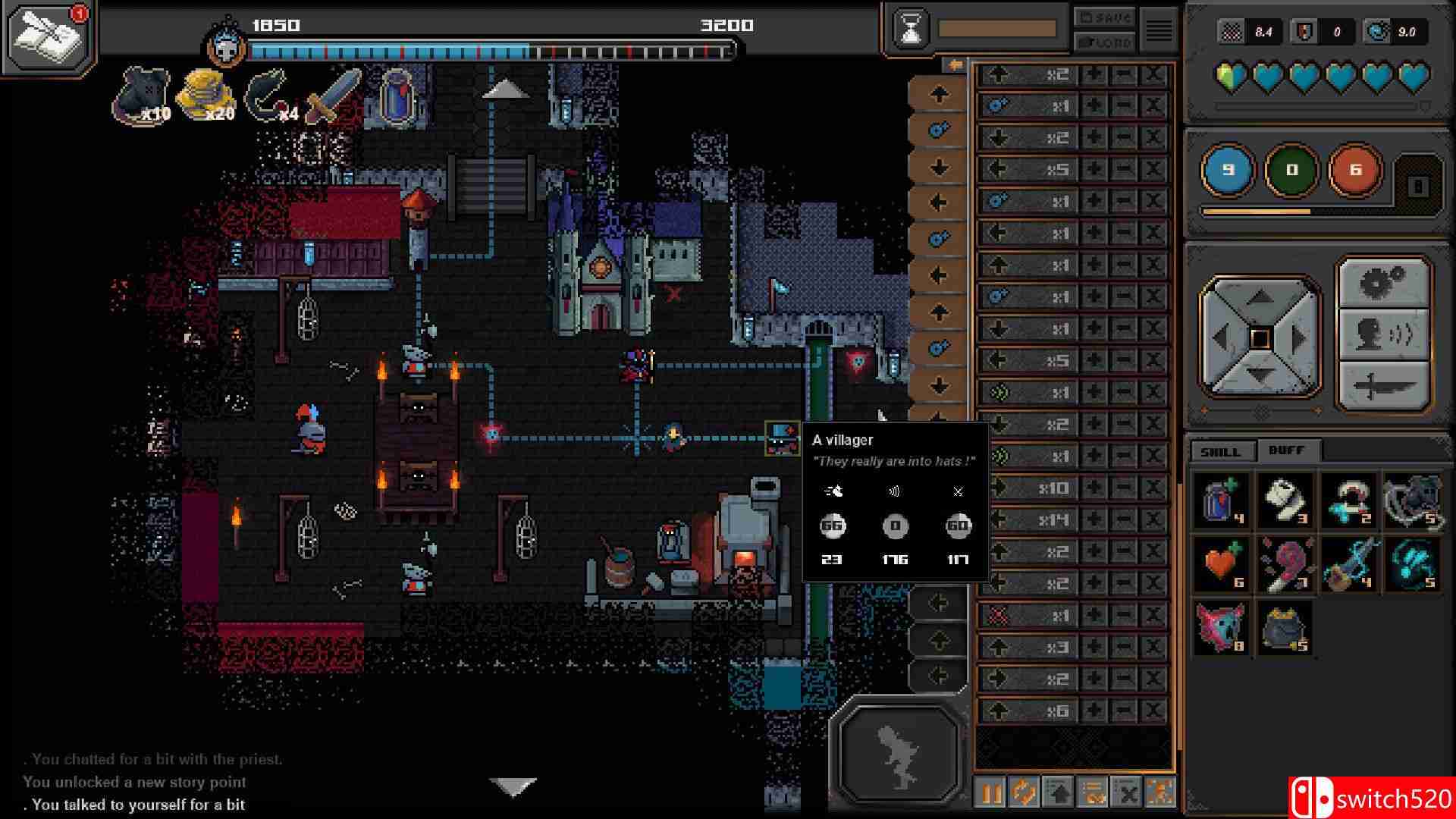
Task: Toggle the orange loop arrows button
Action: (x=1024, y=793)
